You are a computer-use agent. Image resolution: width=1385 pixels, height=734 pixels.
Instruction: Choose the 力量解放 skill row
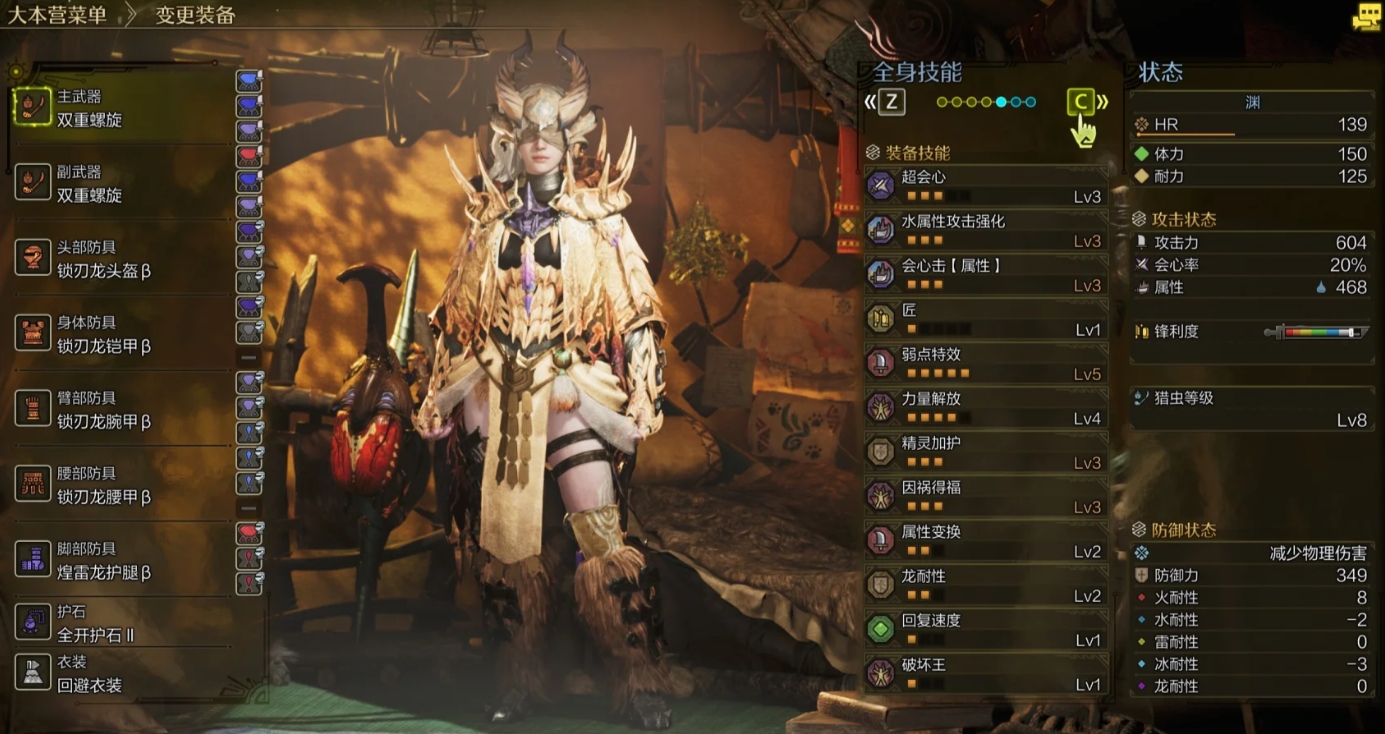[986, 407]
